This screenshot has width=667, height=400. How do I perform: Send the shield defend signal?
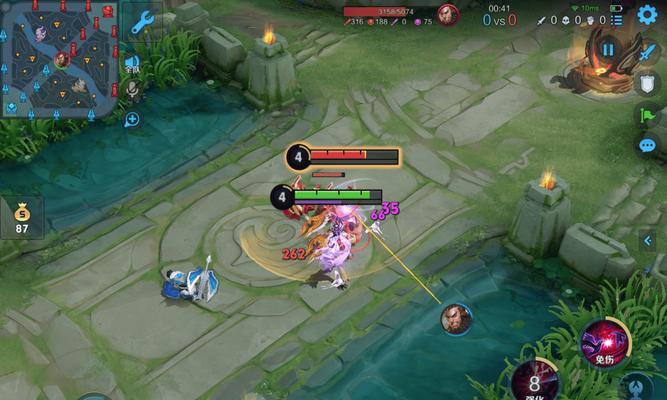coord(646,83)
